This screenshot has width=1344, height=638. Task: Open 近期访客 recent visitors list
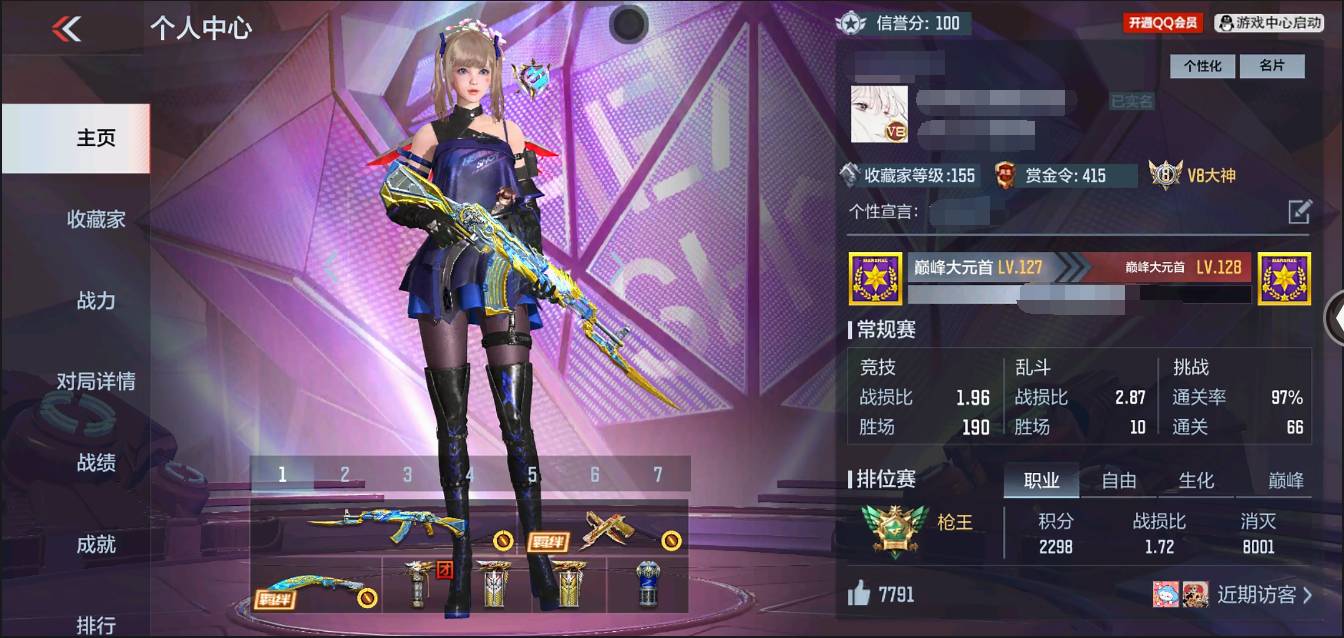pos(1264,595)
